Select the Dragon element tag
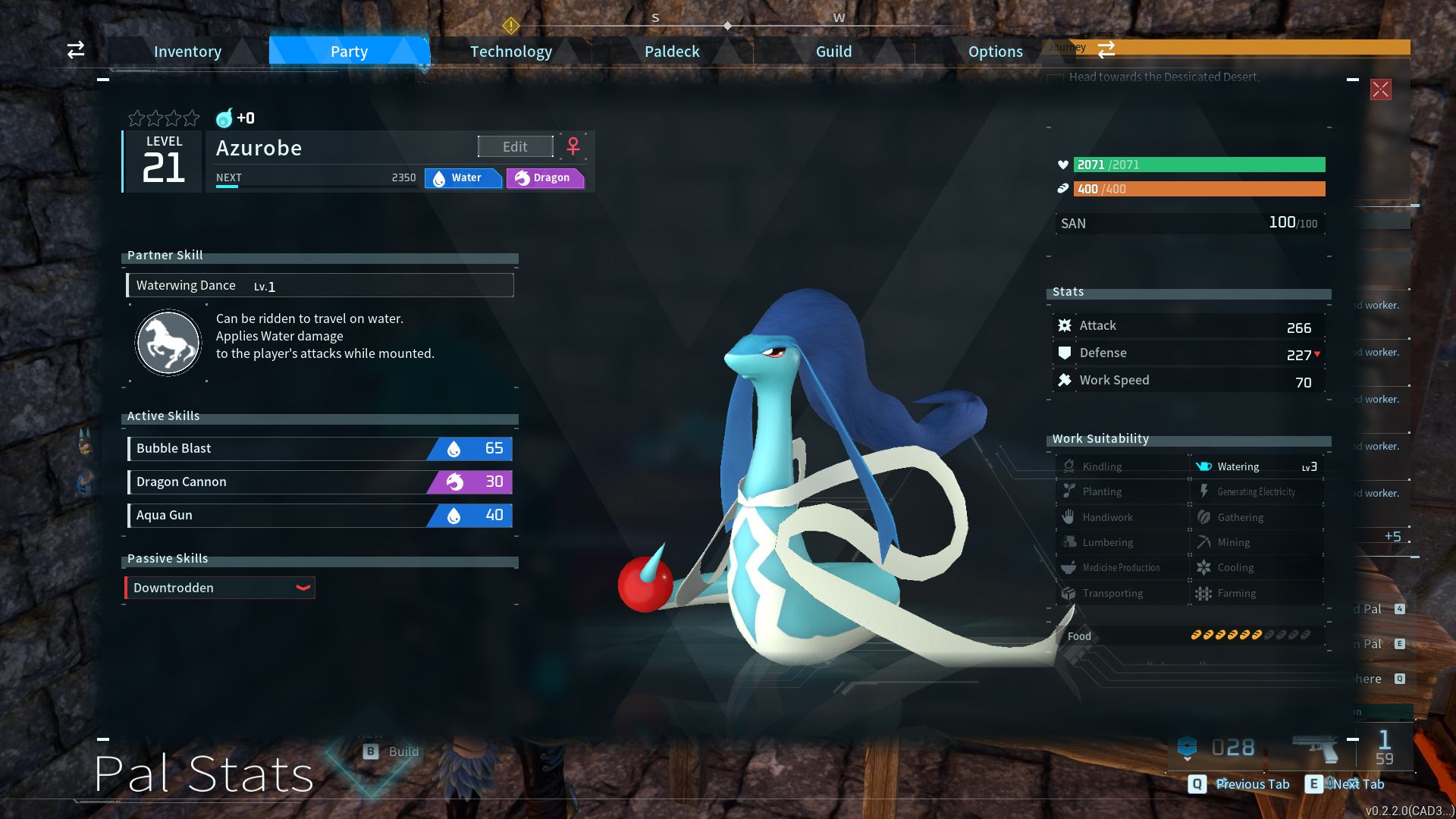This screenshot has width=1456, height=819. coord(544,177)
